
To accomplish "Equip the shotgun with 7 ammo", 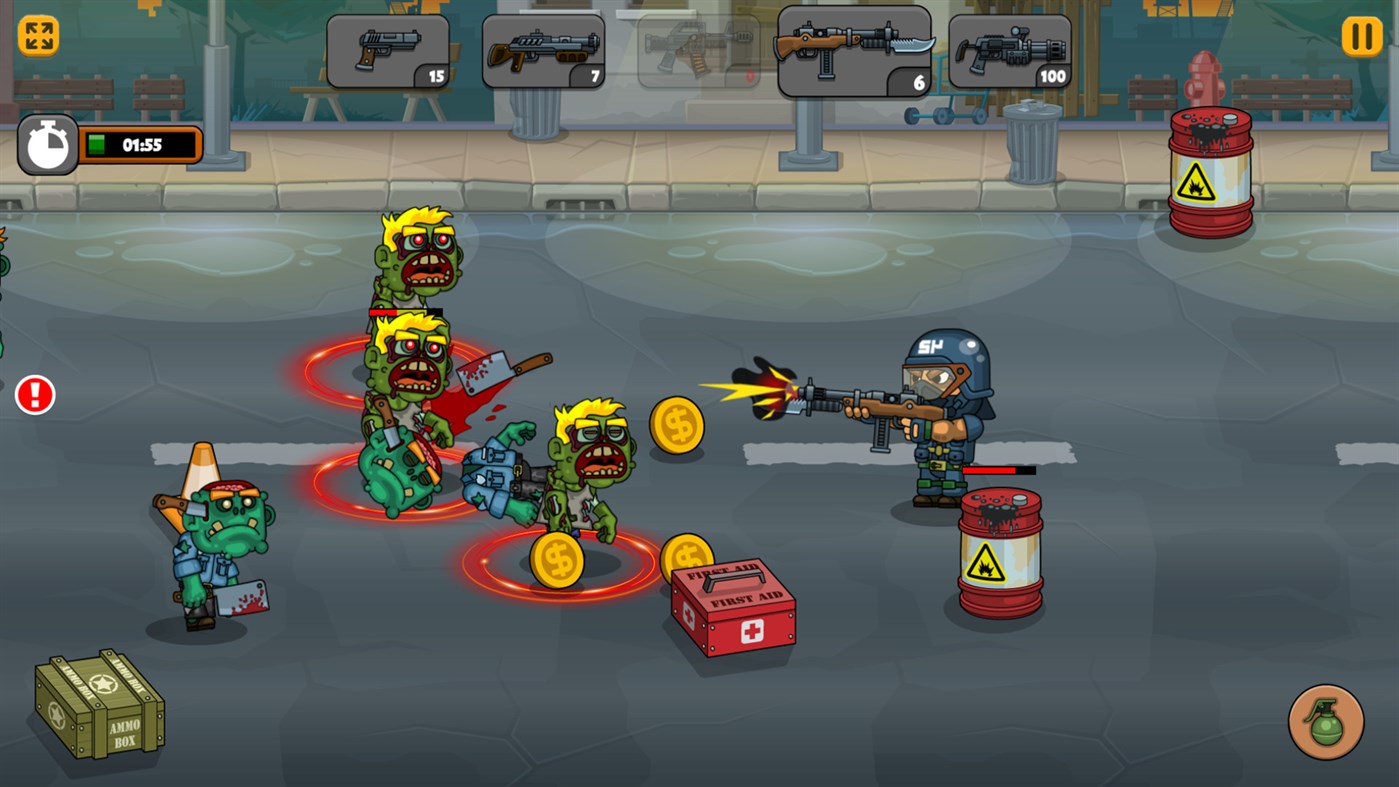I will pyautogui.click(x=543, y=50).
